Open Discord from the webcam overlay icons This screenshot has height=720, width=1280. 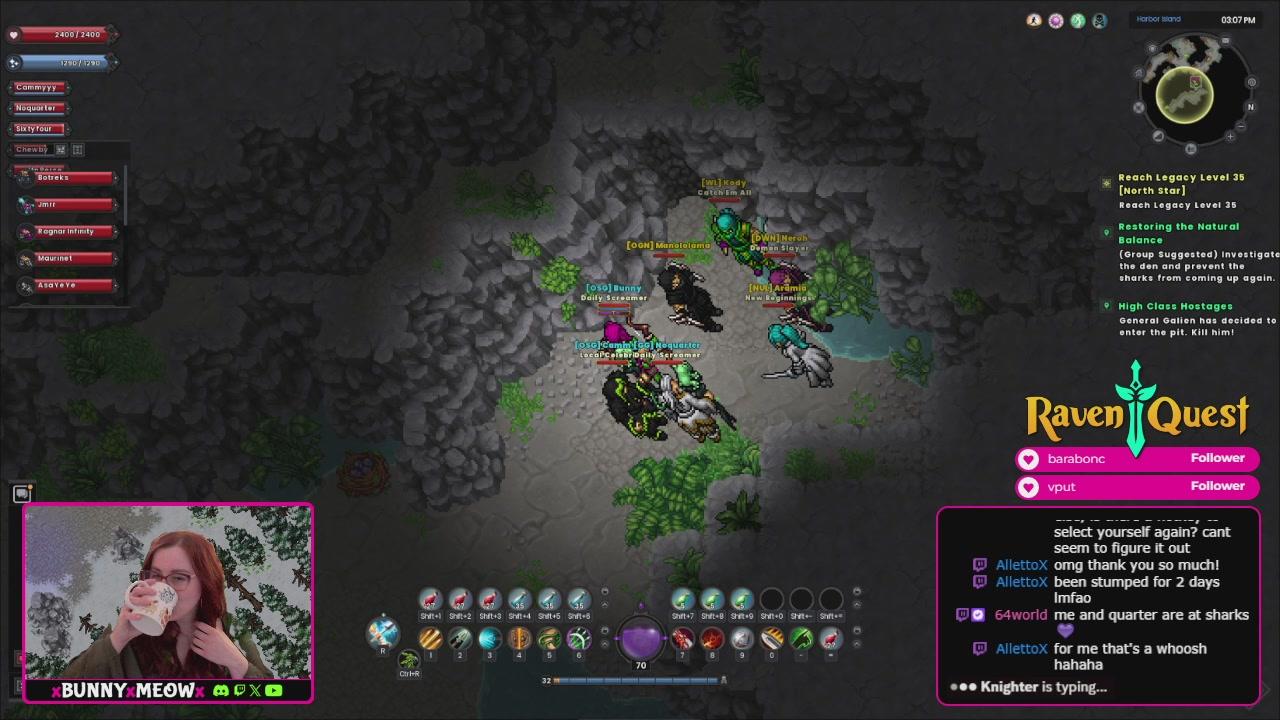(222, 690)
